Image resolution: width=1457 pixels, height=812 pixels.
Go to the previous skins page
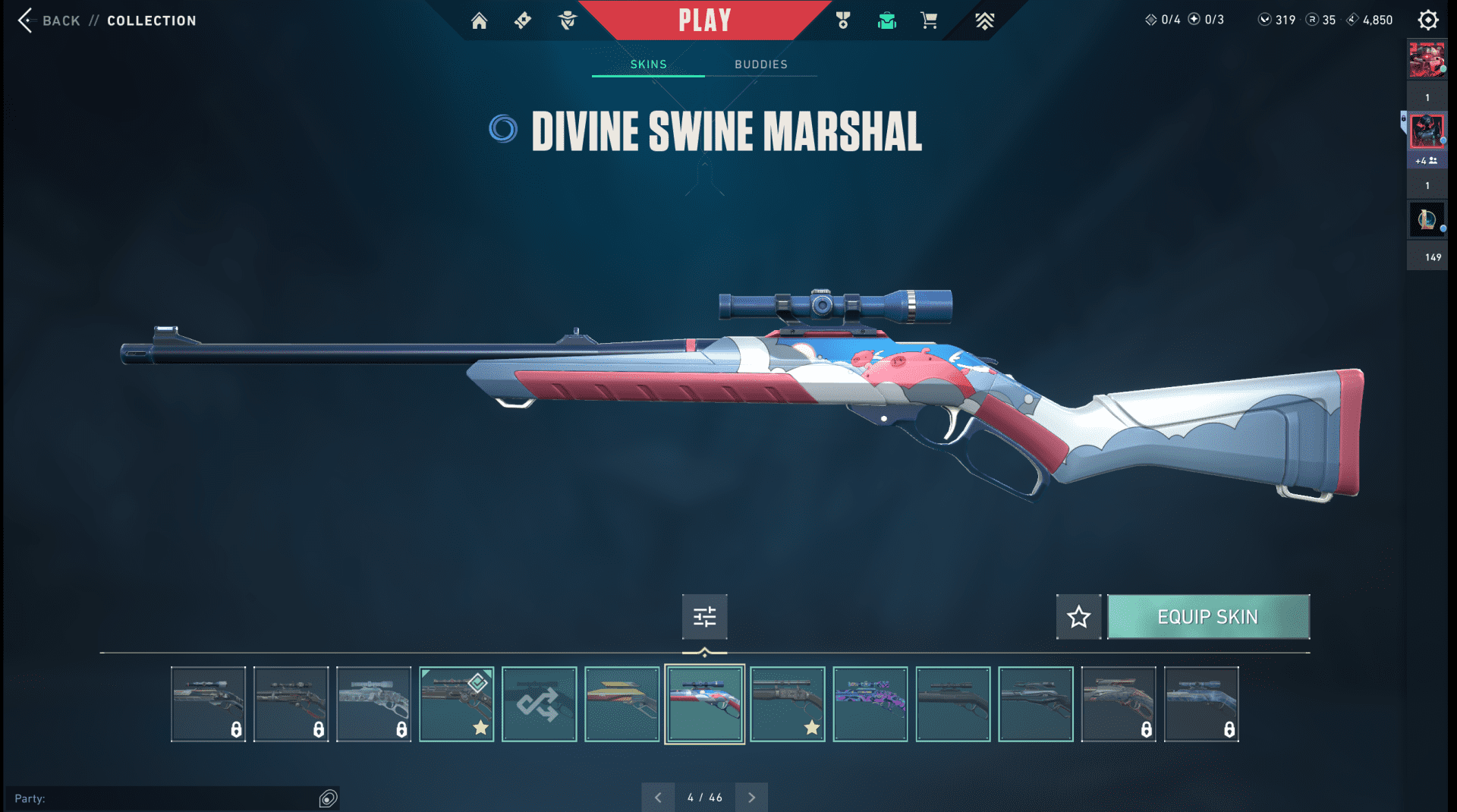click(658, 798)
